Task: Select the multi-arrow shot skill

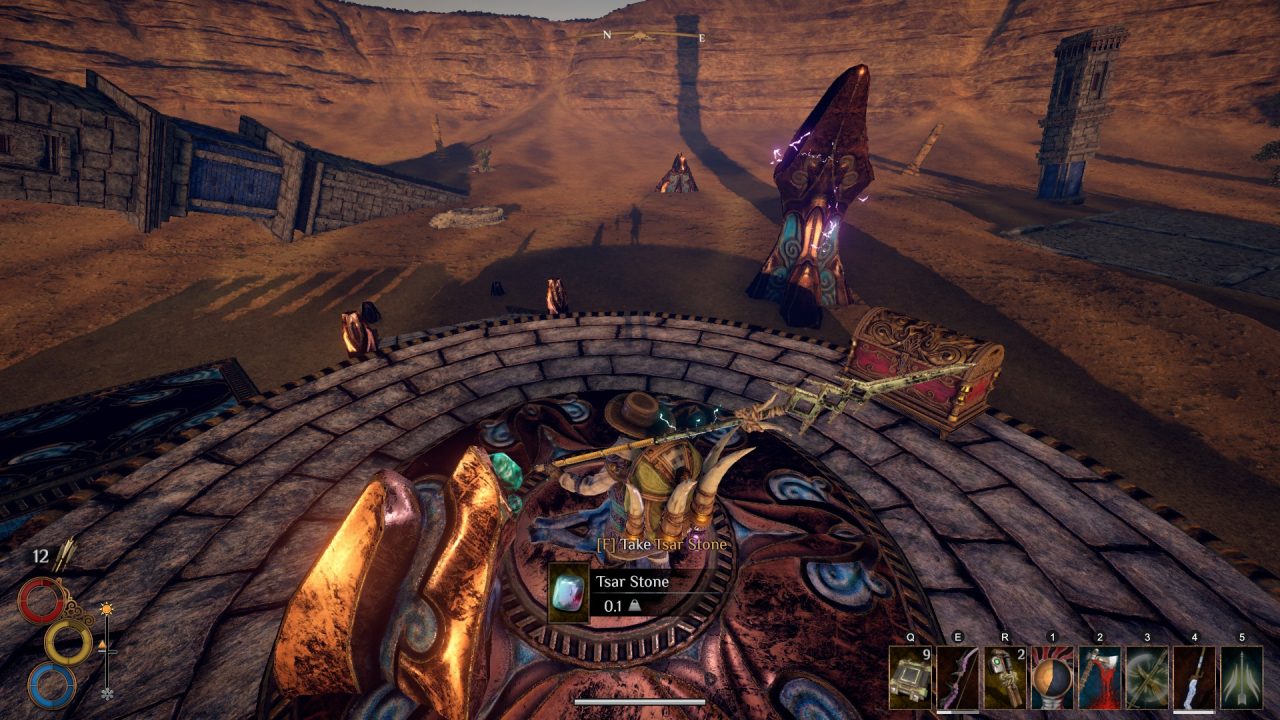Action: pos(1241,678)
